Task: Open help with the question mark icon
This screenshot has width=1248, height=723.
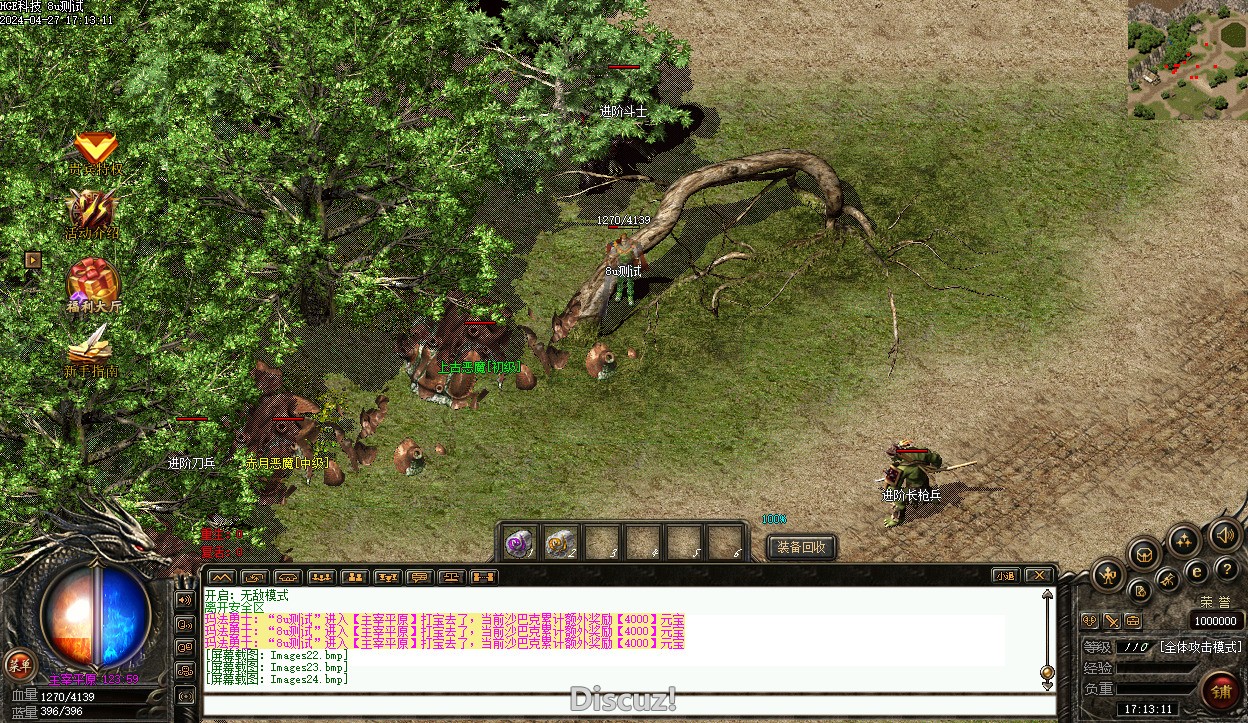Action: click(1227, 569)
